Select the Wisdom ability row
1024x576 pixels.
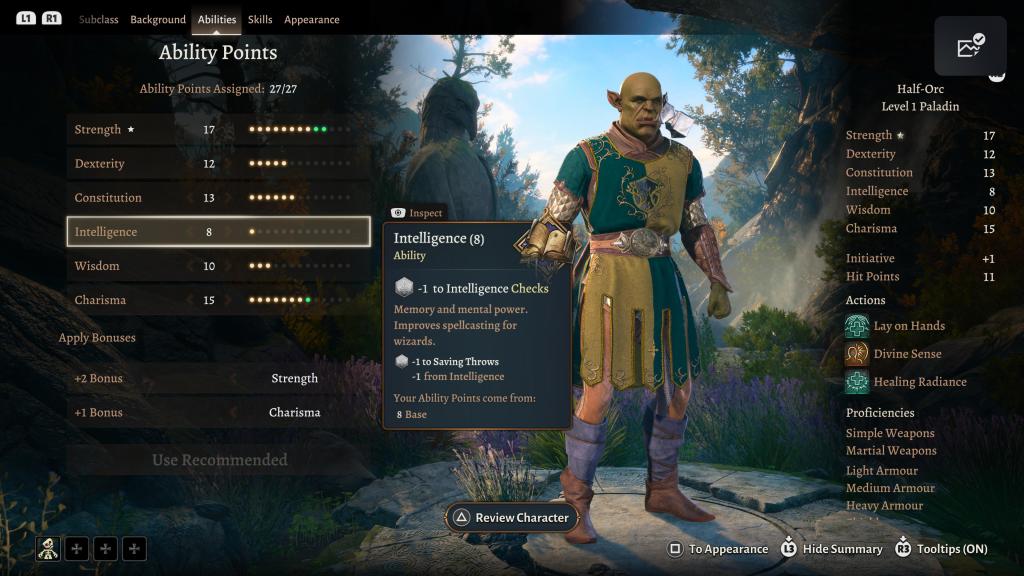pyautogui.click(x=218, y=266)
